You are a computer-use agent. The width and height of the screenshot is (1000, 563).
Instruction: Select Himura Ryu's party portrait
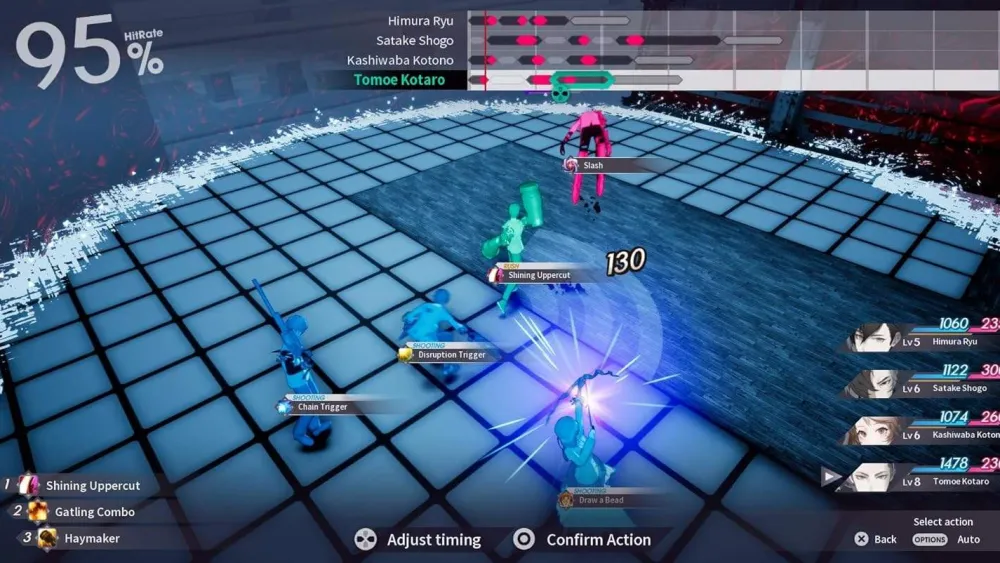click(880, 341)
